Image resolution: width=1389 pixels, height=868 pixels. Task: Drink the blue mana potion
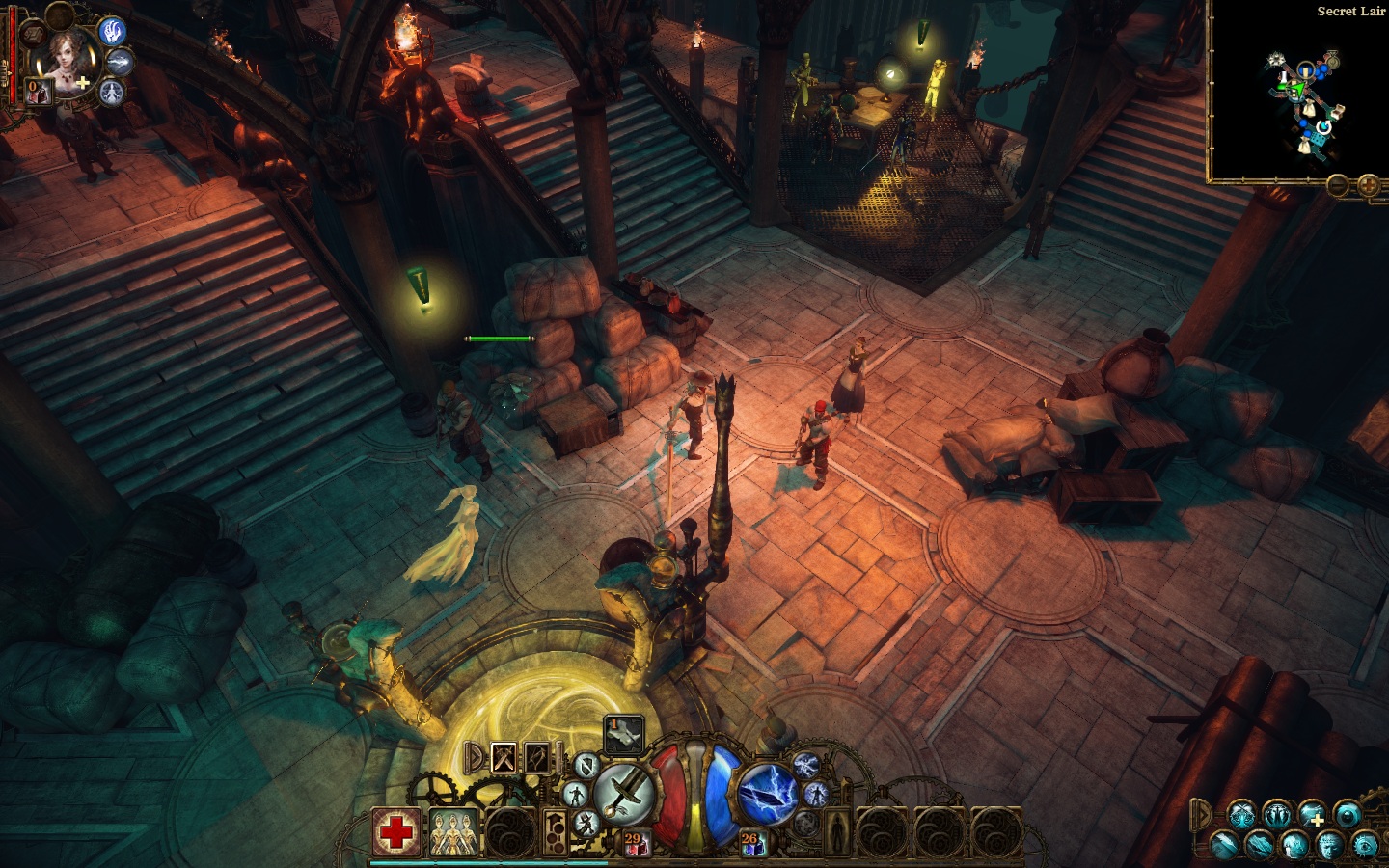(751, 845)
